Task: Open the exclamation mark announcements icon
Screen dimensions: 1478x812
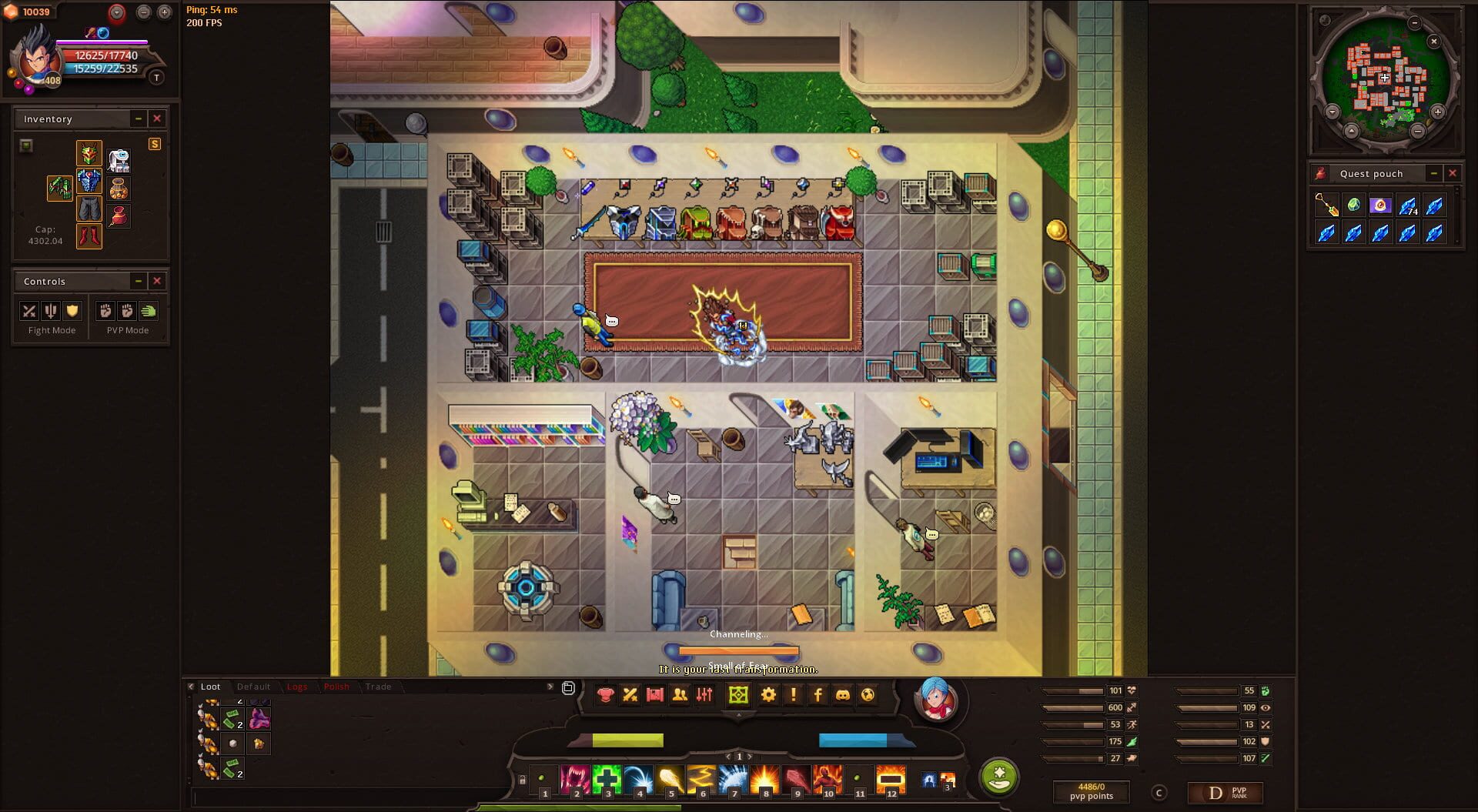Action: [792, 695]
